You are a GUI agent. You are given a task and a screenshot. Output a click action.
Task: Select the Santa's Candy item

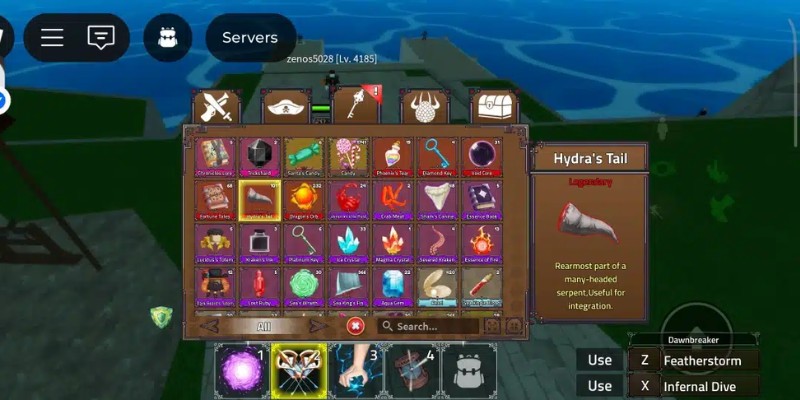302,156
